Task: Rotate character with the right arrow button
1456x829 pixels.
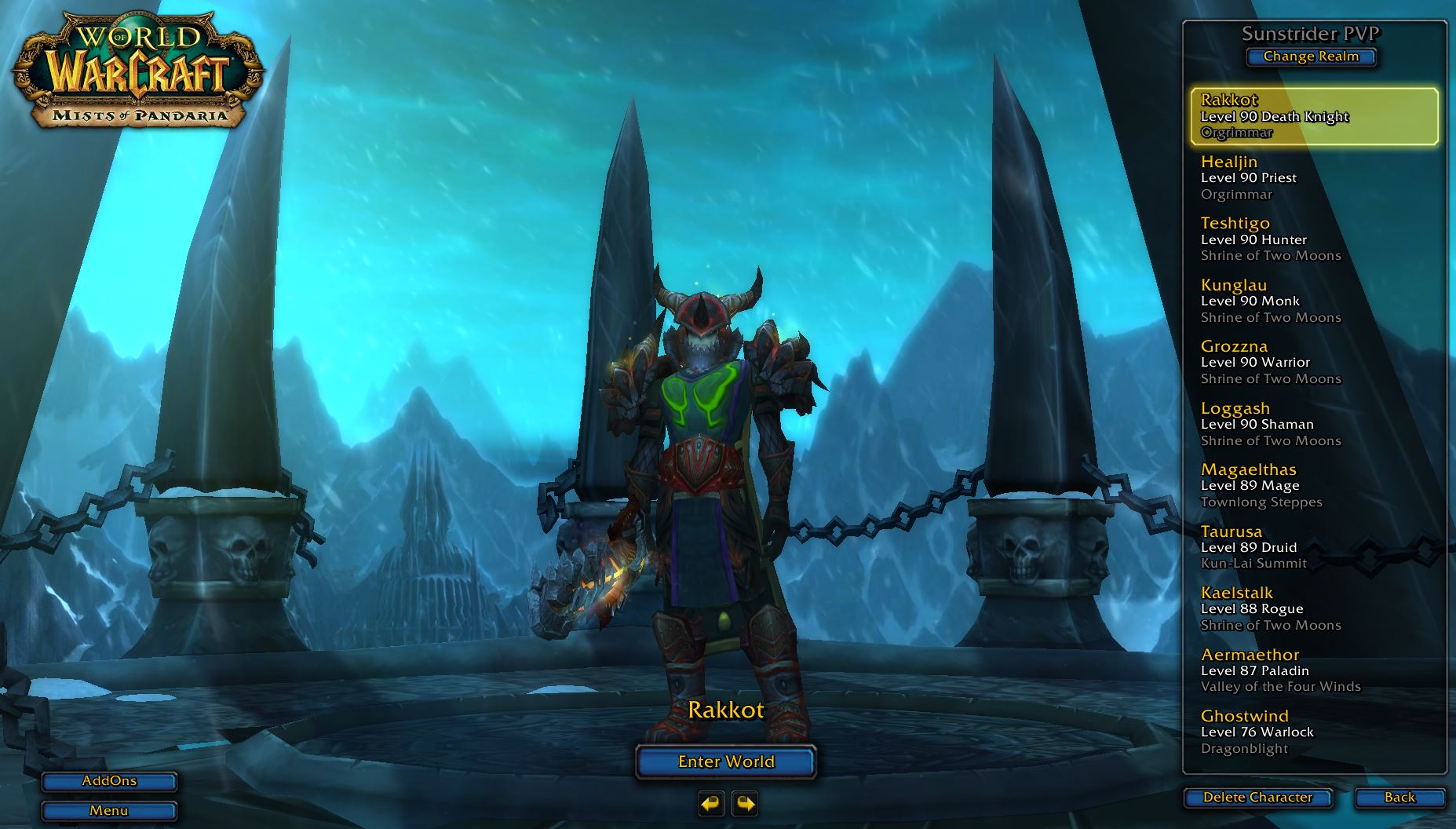Action: (x=745, y=803)
